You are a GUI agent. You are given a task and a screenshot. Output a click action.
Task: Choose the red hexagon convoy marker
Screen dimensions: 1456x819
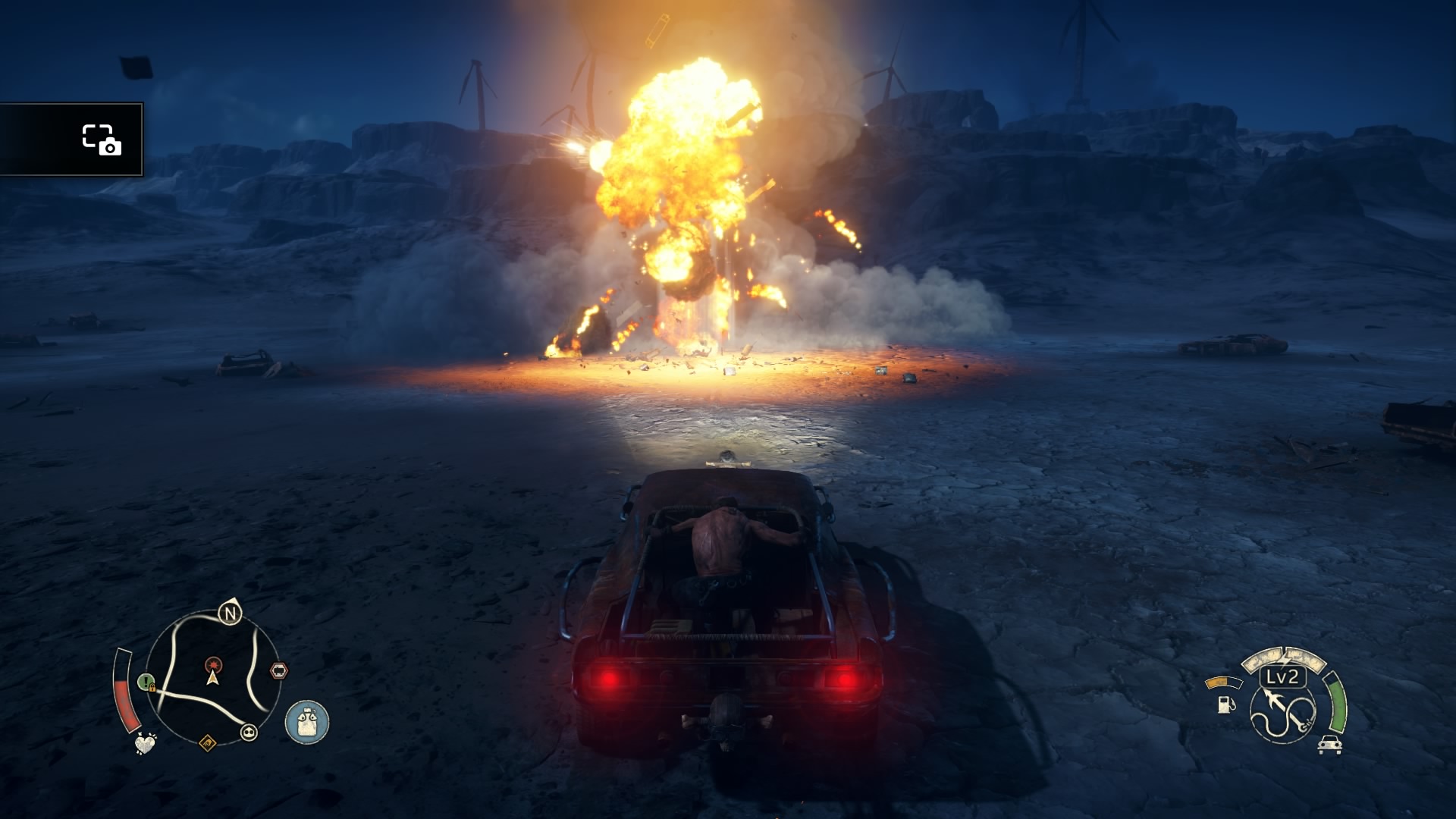click(279, 670)
